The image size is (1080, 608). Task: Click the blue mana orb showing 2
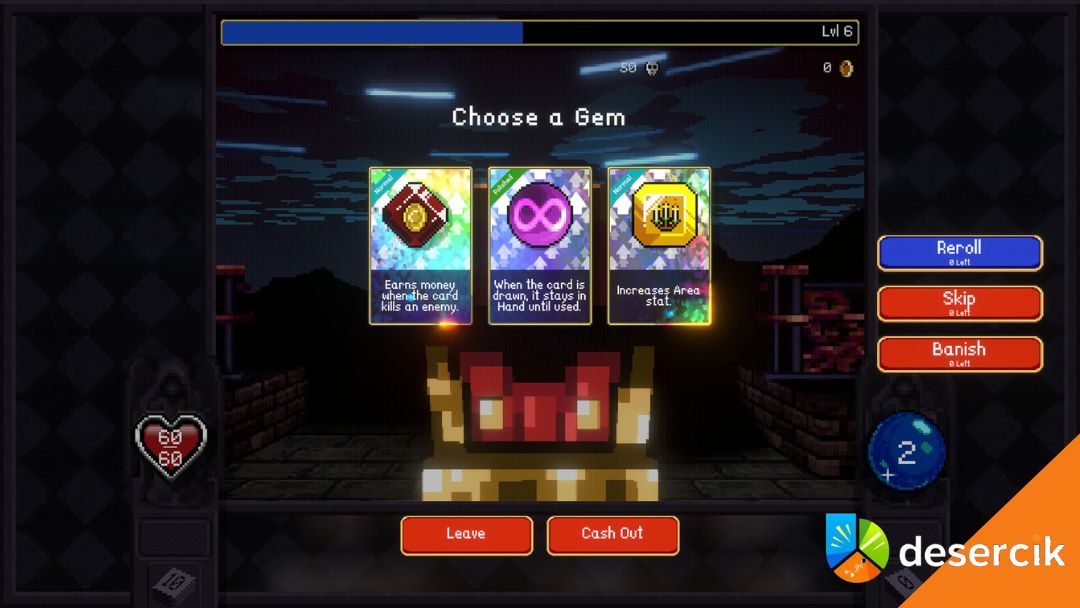click(906, 453)
